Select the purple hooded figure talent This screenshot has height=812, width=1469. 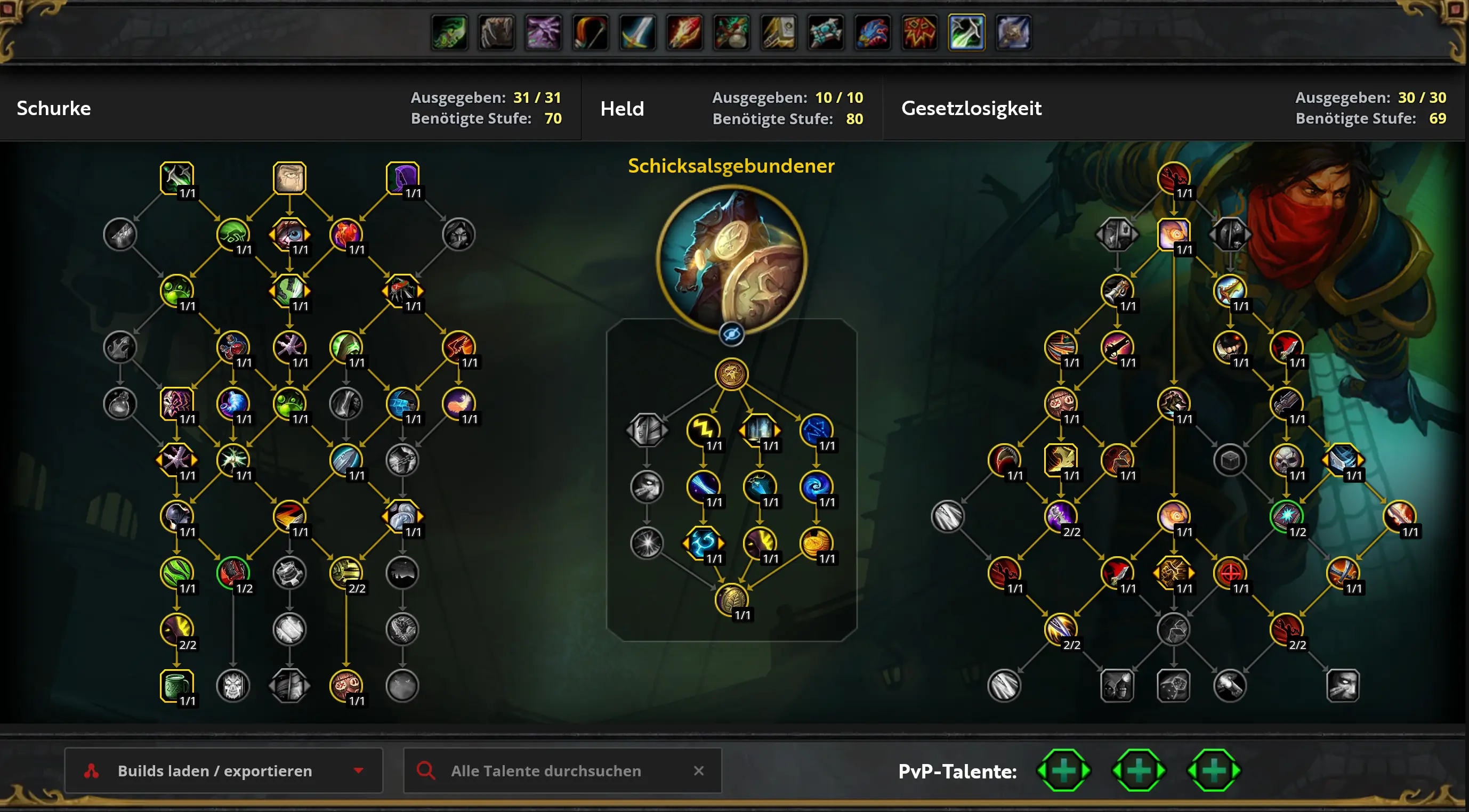pos(402,178)
